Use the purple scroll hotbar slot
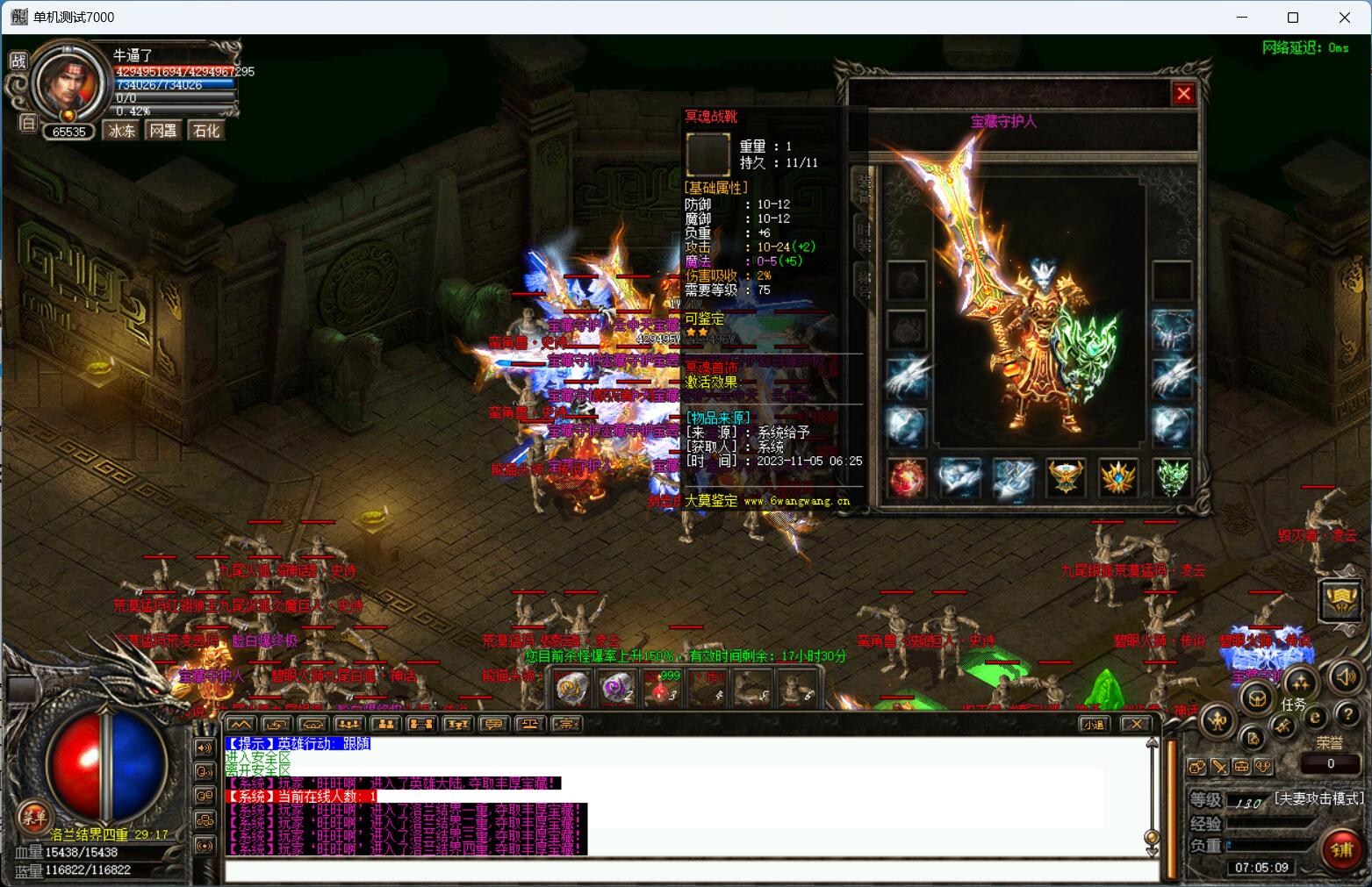The height and width of the screenshot is (887, 1372). coord(619,687)
